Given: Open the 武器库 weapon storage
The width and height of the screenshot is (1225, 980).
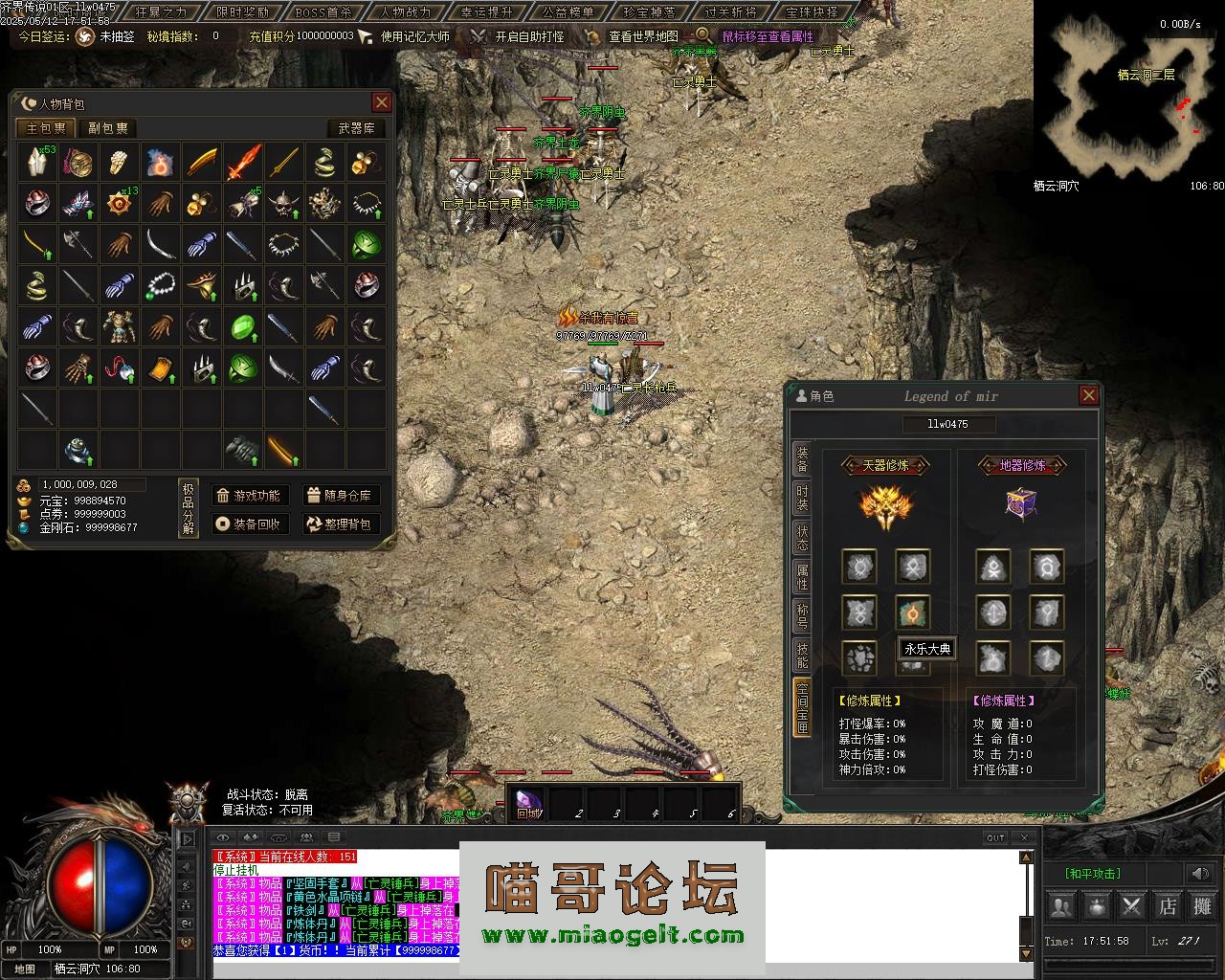Looking at the screenshot, I should click(356, 128).
